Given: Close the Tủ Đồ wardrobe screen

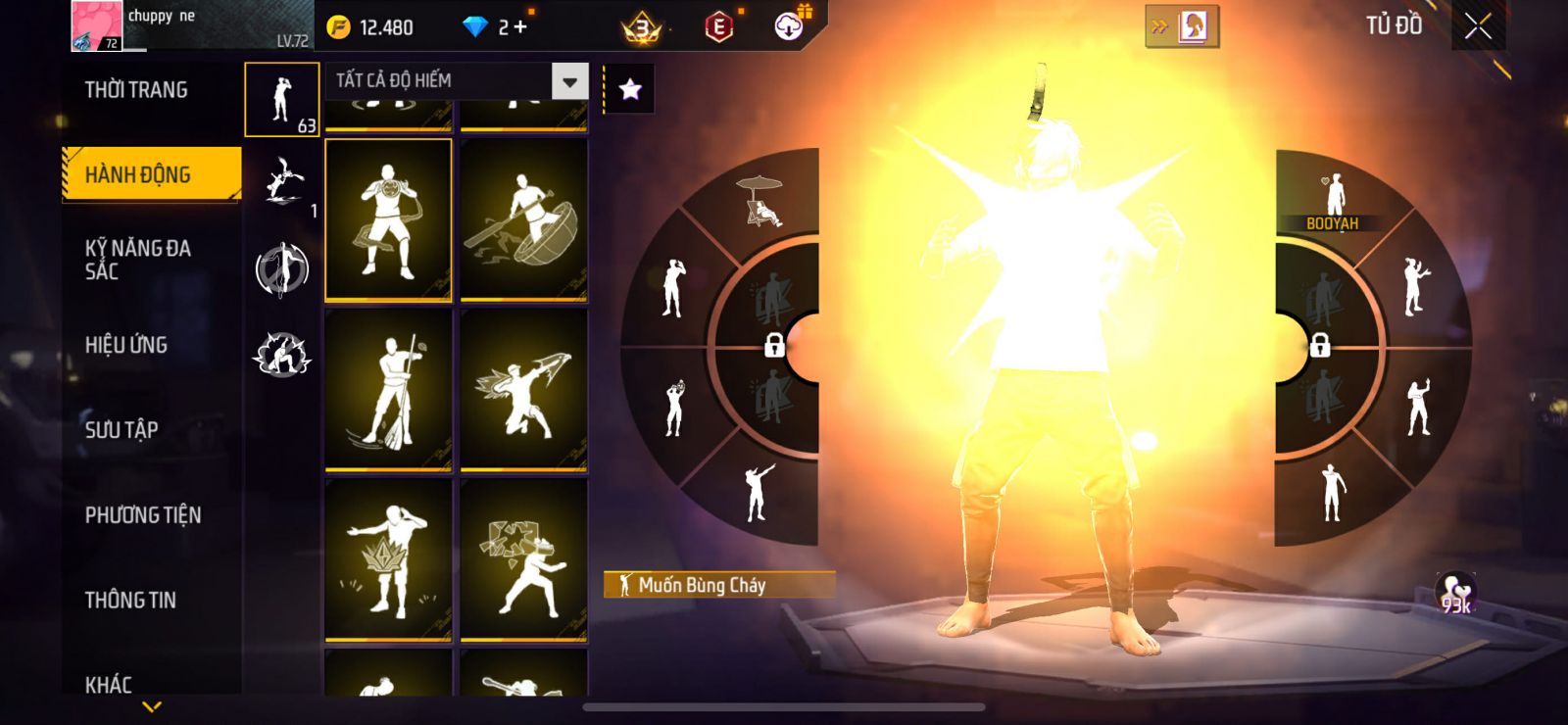Looking at the screenshot, I should (1478, 26).
